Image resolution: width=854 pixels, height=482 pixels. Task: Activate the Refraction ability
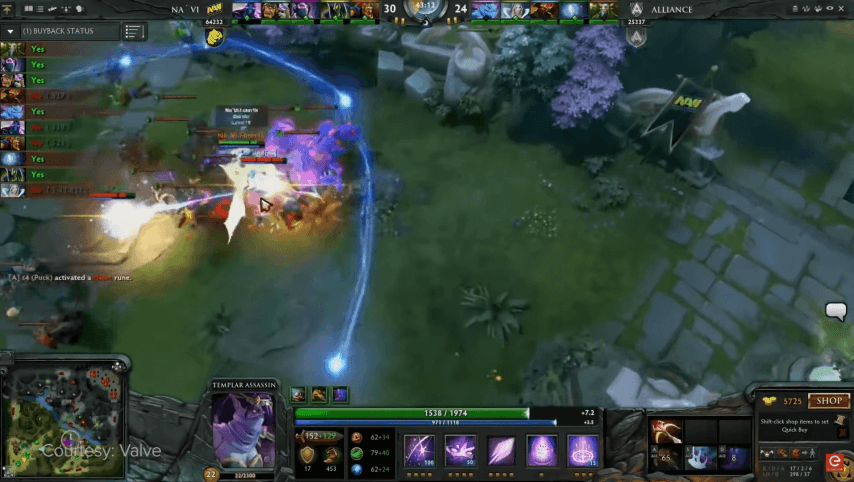(x=418, y=450)
